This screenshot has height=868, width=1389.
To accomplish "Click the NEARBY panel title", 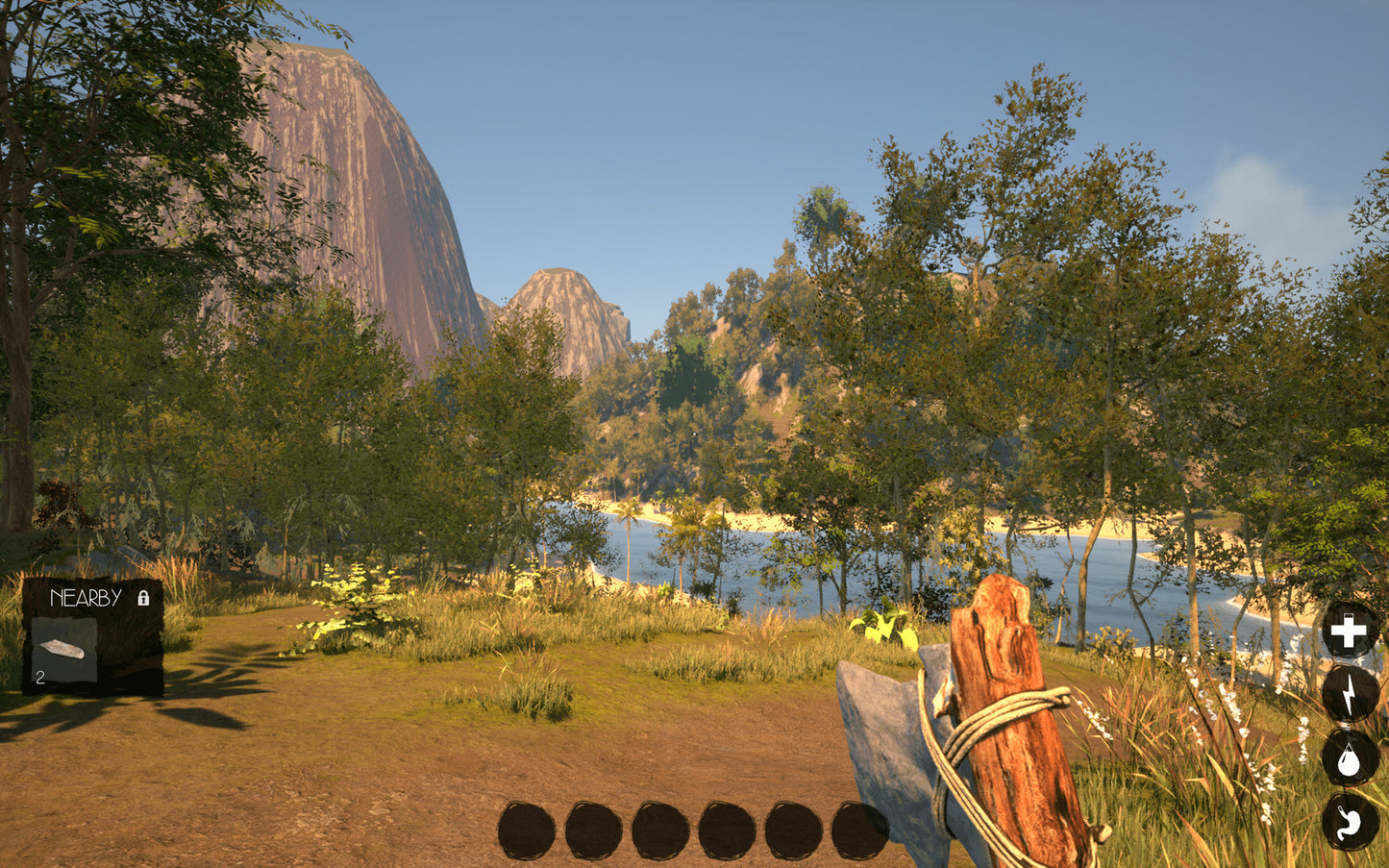I will (85, 598).
